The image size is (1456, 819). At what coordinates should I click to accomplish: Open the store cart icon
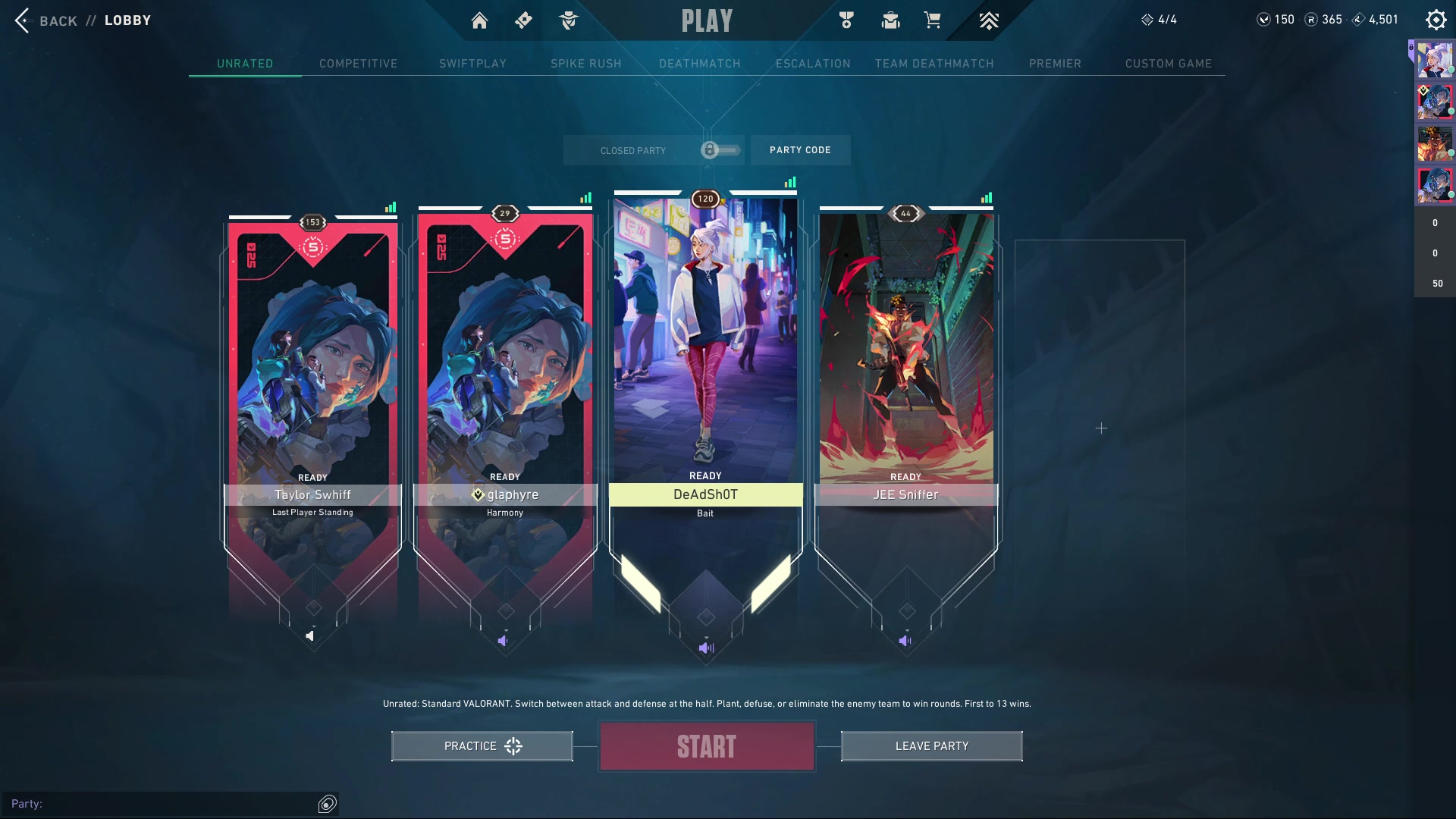[x=932, y=20]
